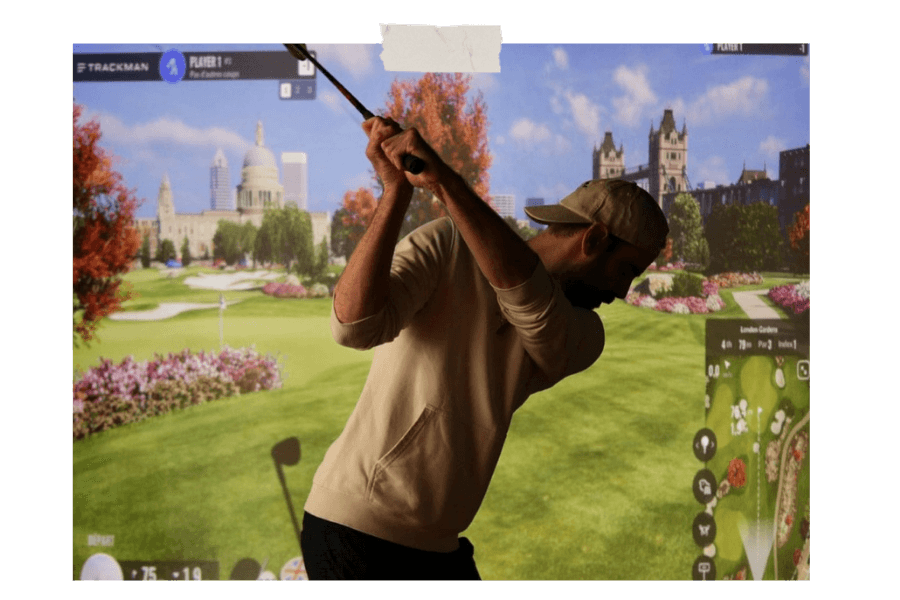The image size is (900, 600).
Task: Open the Trackman logo menu
Action: tap(113, 67)
